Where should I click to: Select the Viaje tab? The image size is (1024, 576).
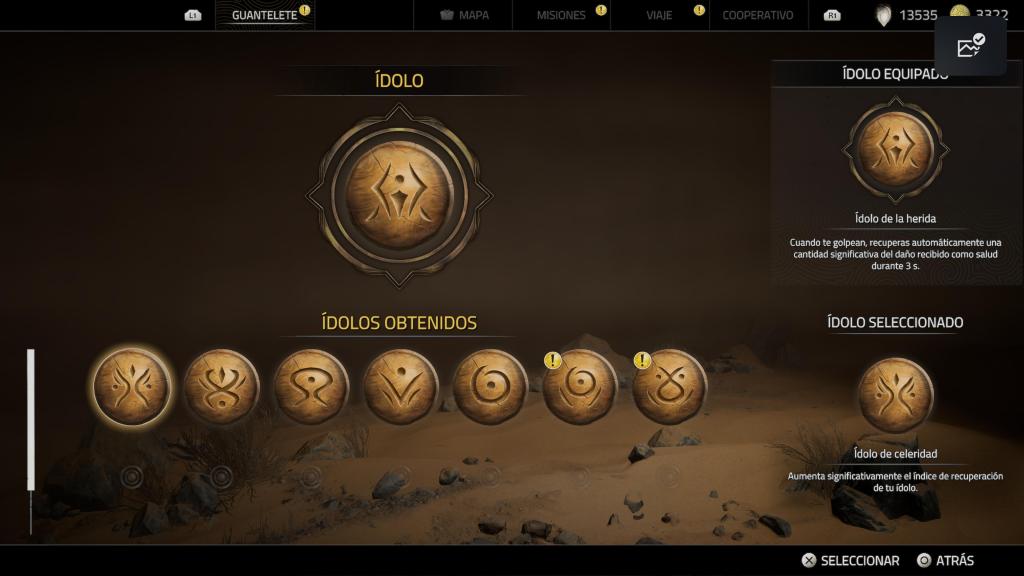click(x=661, y=15)
